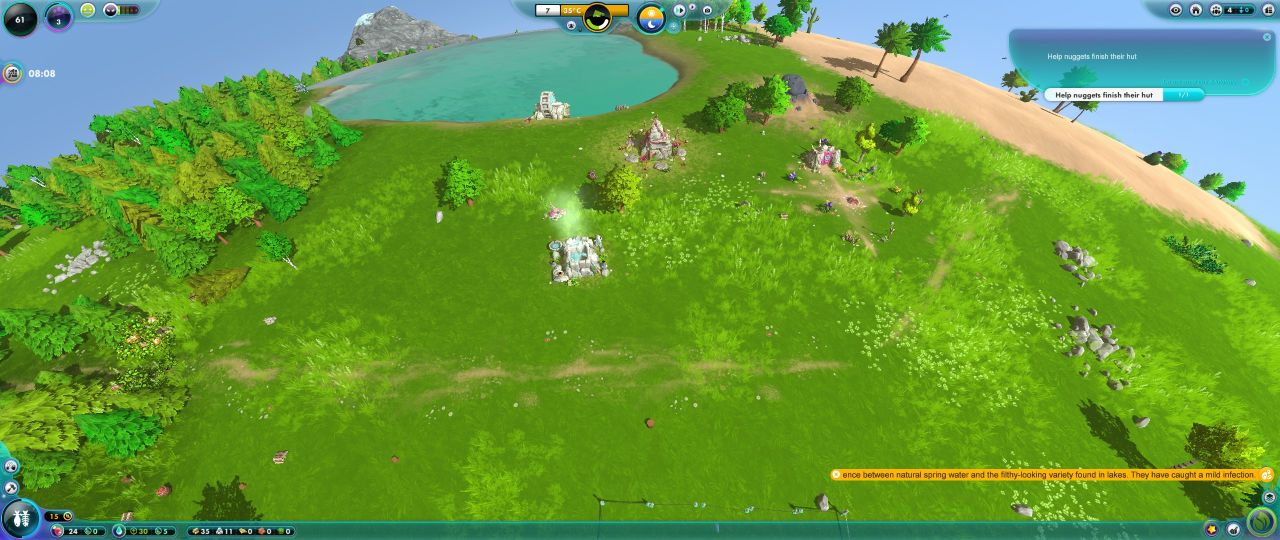Click the camera screenshot icon
Image resolution: width=1280 pixels, height=540 pixels.
click(x=707, y=10)
